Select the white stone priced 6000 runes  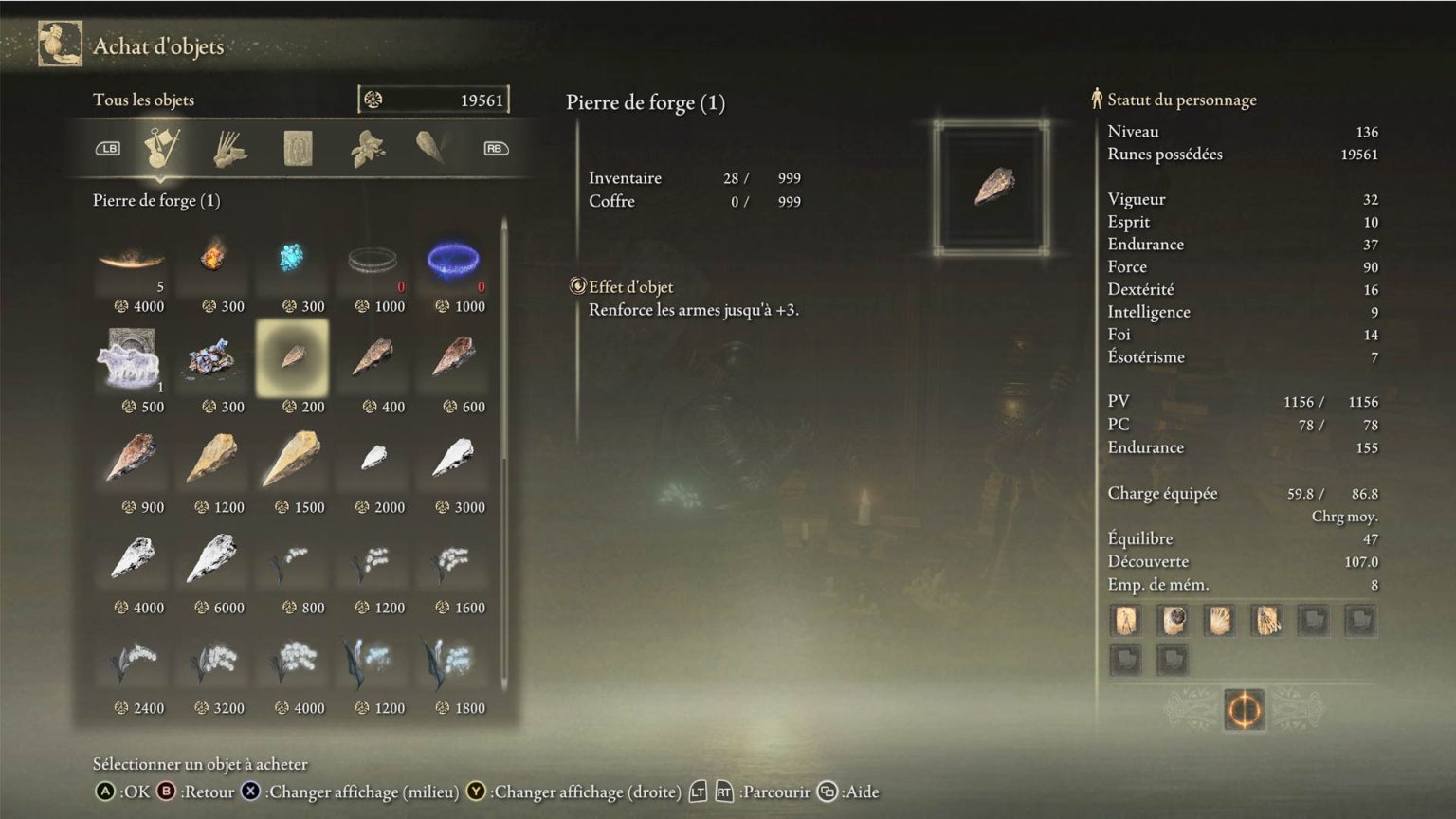[x=213, y=559]
